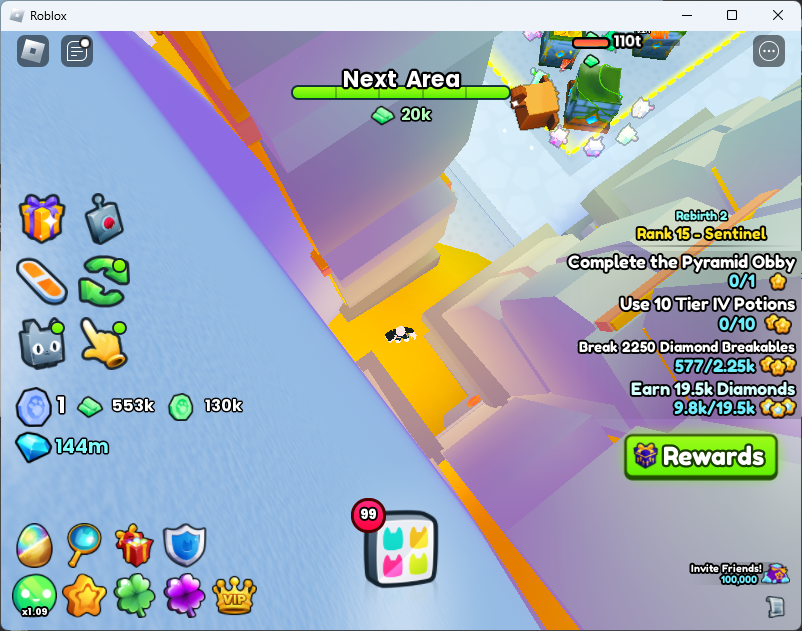Open the red-light remote gadget icon
This screenshot has width=802, height=631.
point(102,219)
